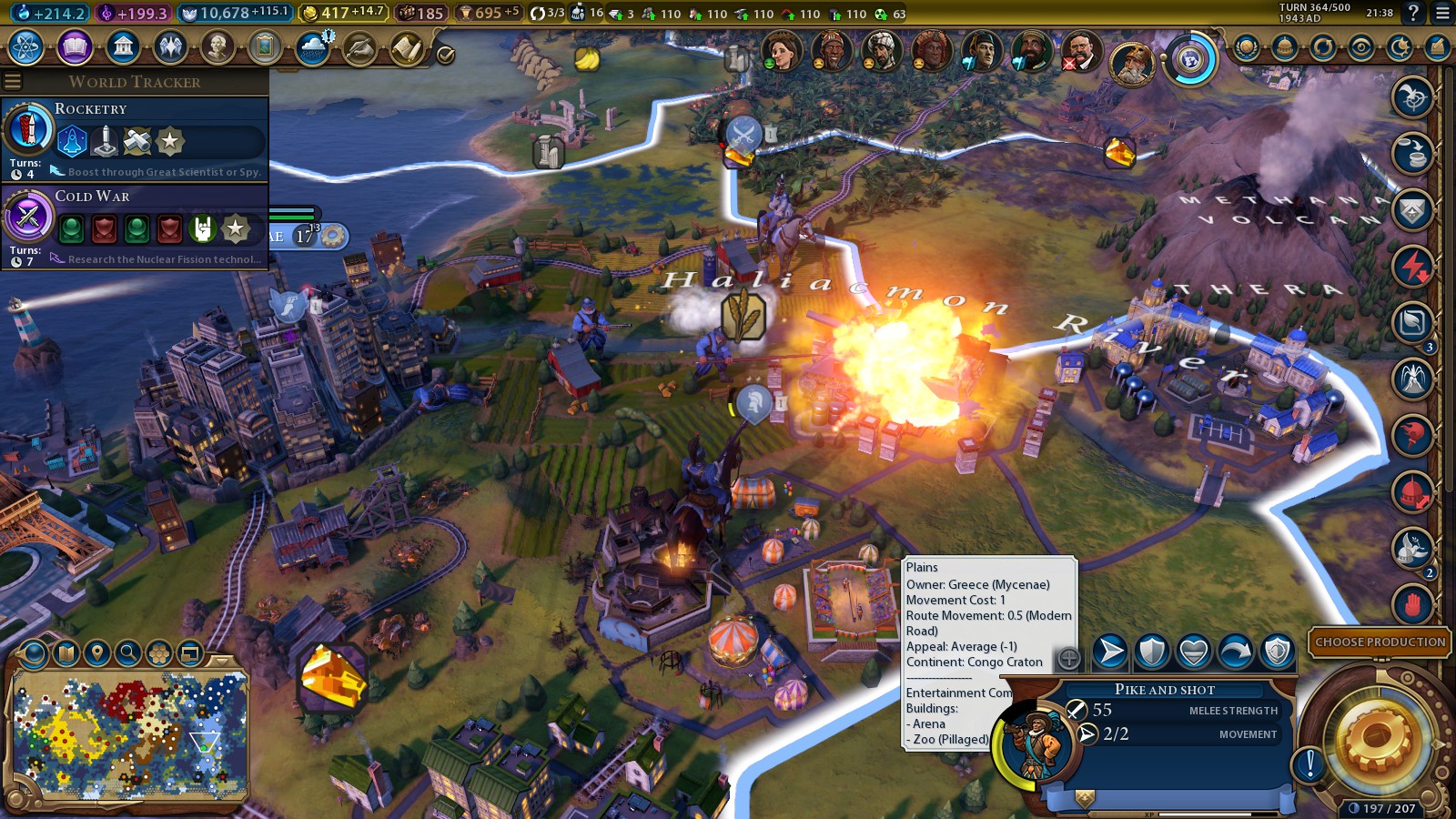Open the map search magnifying glass

point(128,652)
